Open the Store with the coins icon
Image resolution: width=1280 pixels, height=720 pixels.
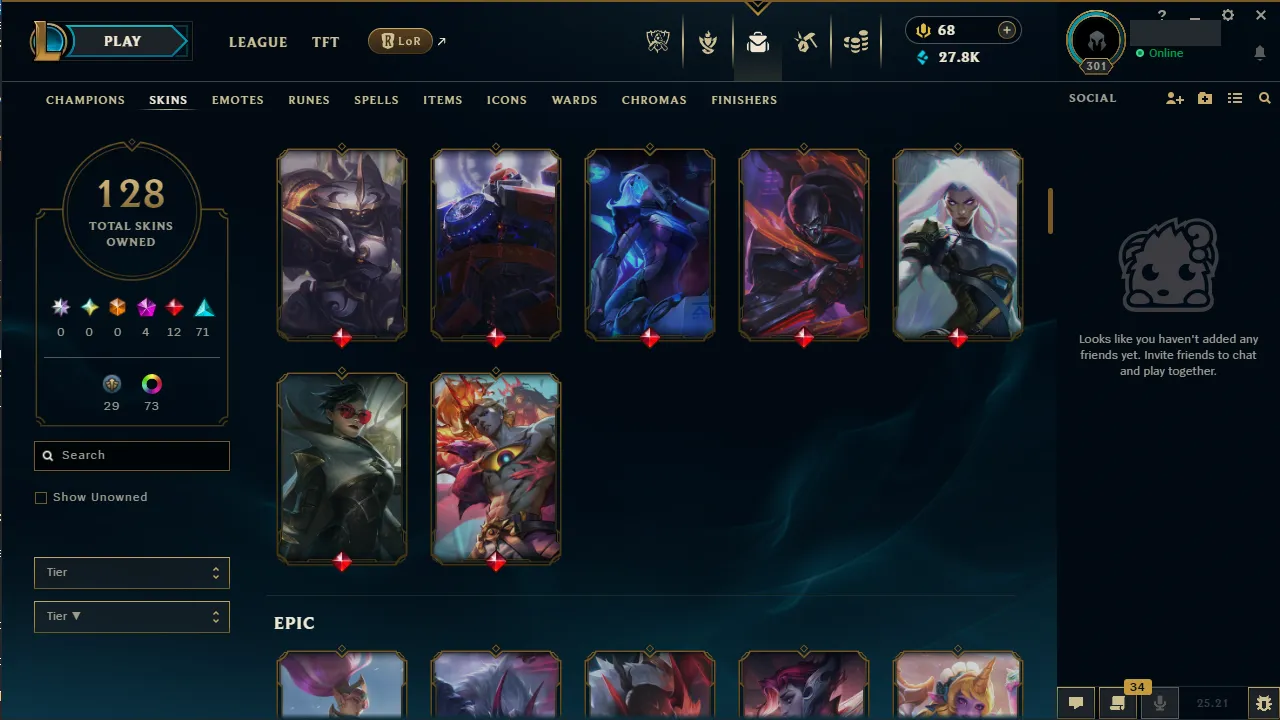pos(856,42)
